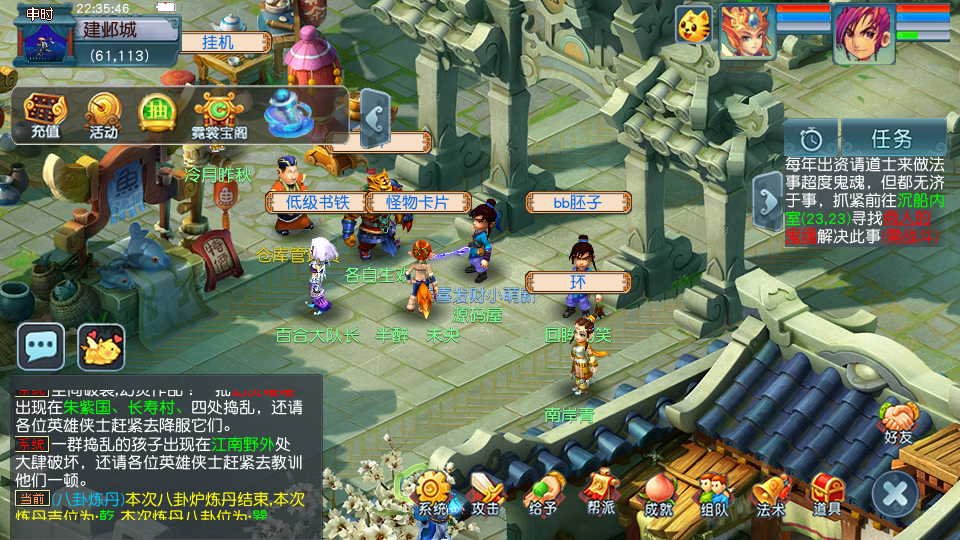The image size is (960, 540).
Task: Open the 组队 team menu
Action: [x=714, y=494]
